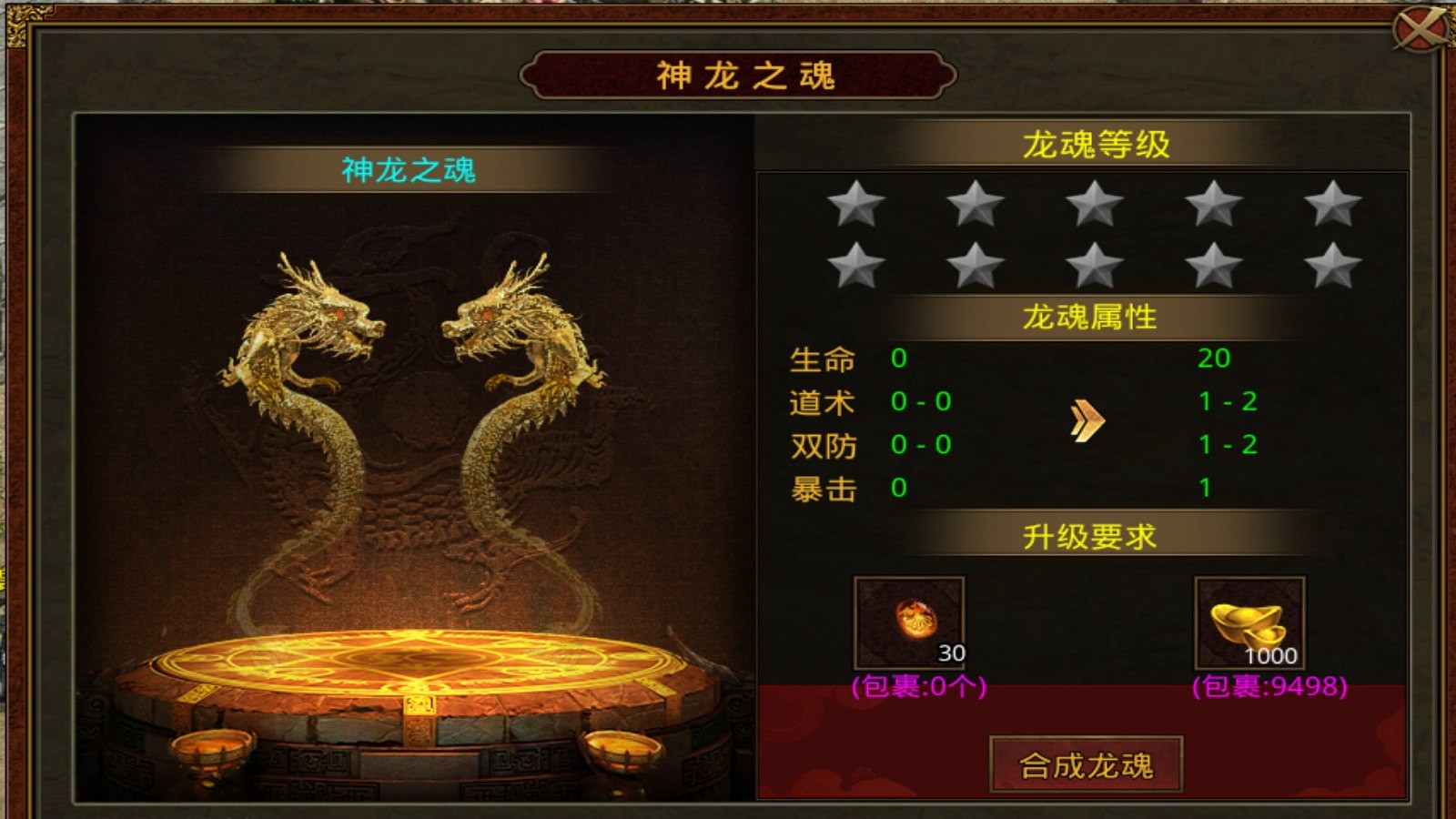Click the first star in the top row
The image size is (1456, 819).
pyautogui.click(x=855, y=207)
